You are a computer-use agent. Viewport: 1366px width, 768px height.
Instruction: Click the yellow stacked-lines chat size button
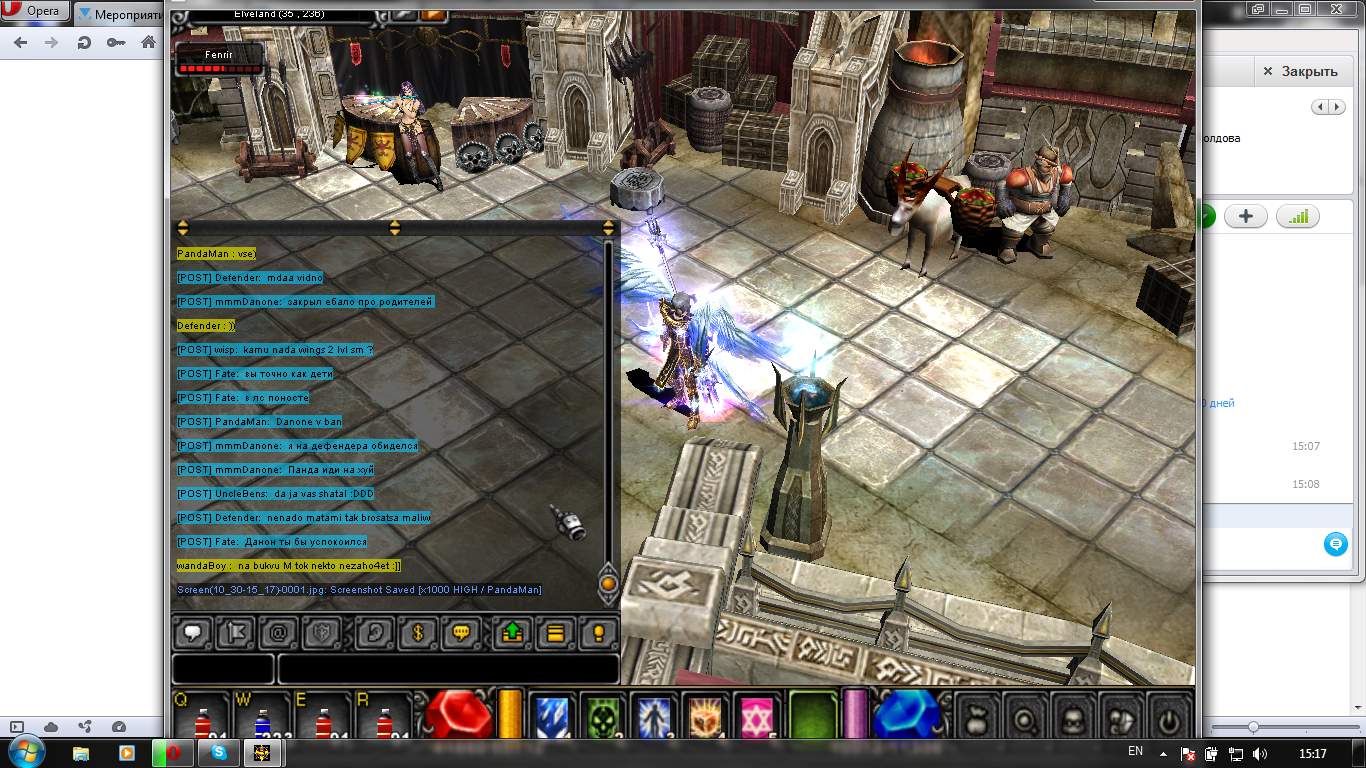coord(556,633)
